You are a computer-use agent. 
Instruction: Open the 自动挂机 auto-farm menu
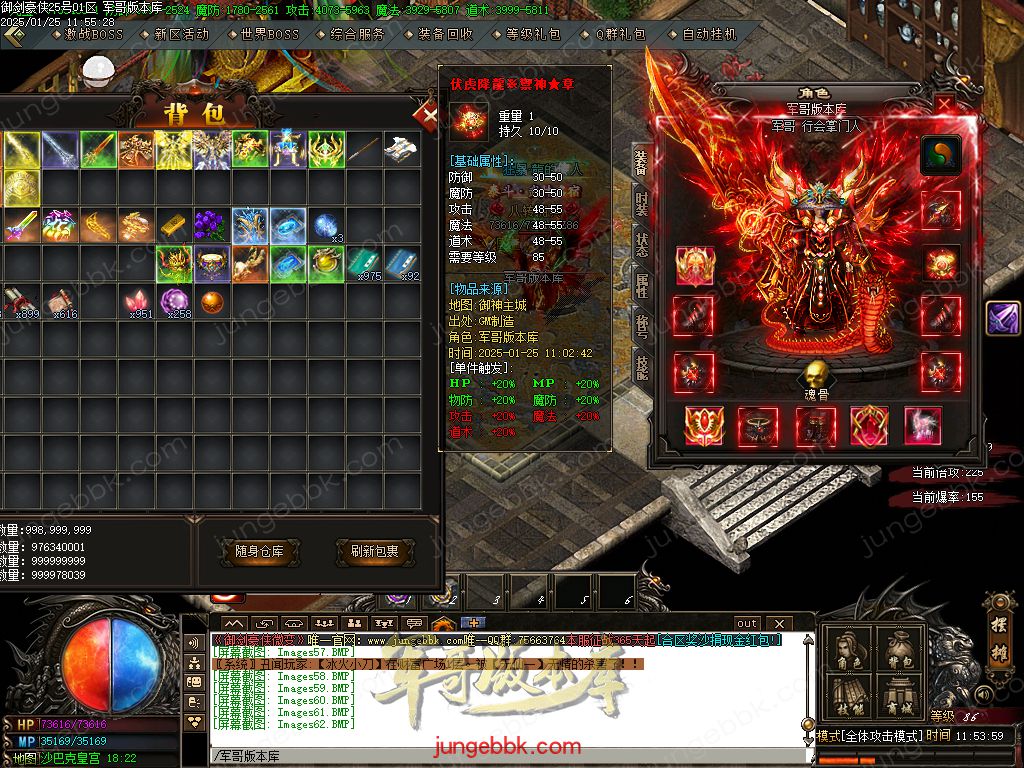pyautogui.click(x=709, y=34)
